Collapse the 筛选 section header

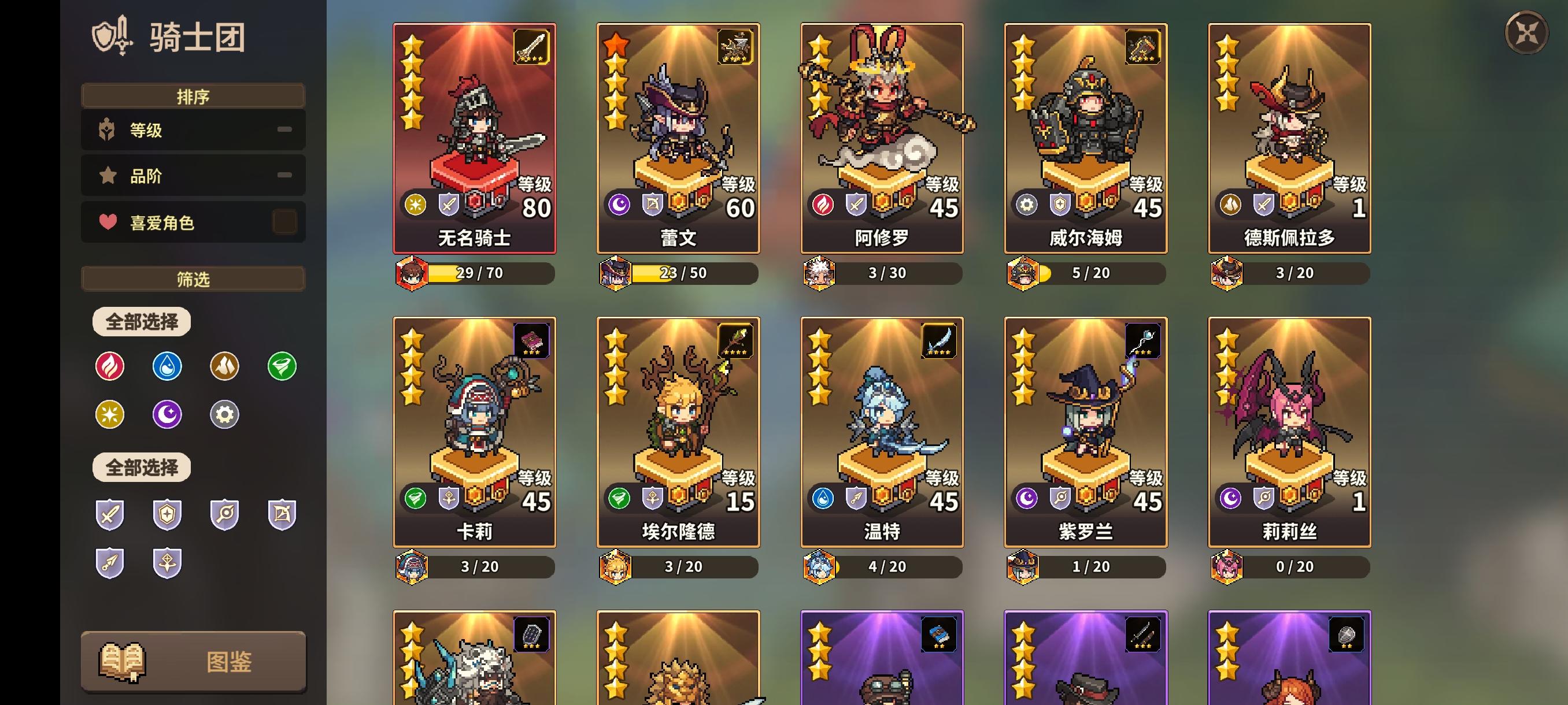[193, 279]
